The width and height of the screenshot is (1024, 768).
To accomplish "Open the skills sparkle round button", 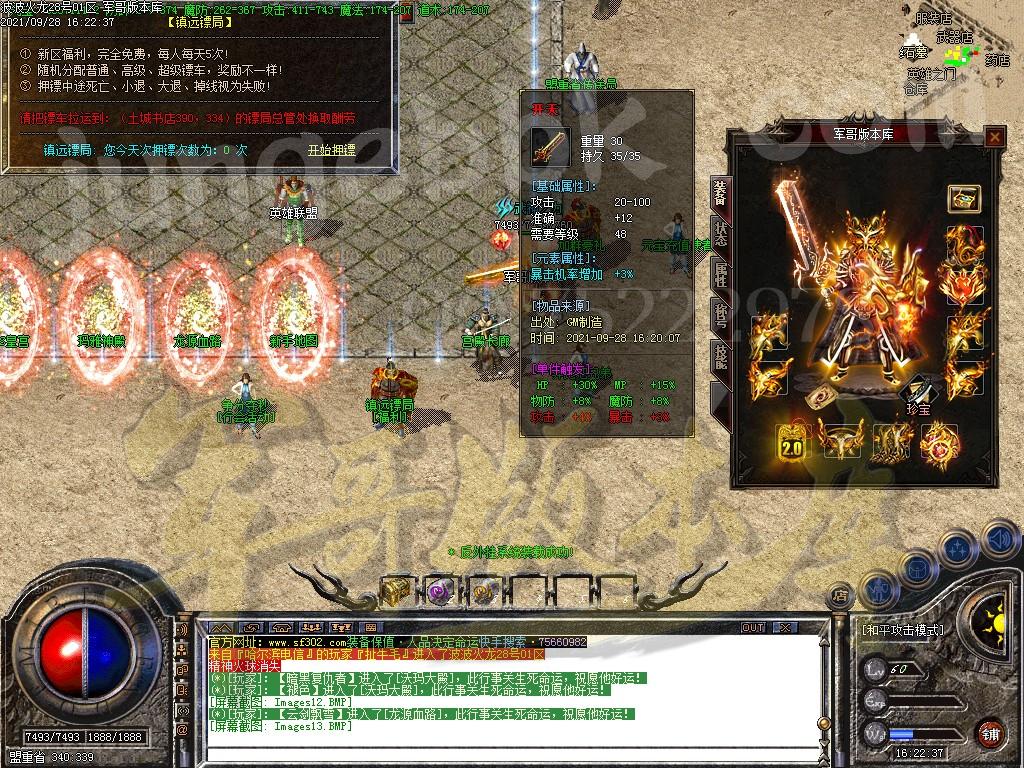I will point(958,549).
